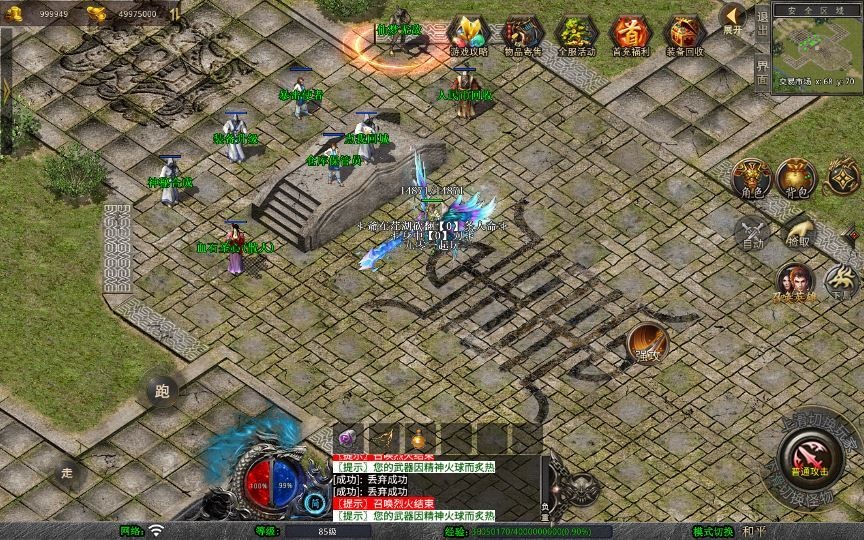Open the 背包 backpack
Screen dimensions: 864x540
pos(797,180)
